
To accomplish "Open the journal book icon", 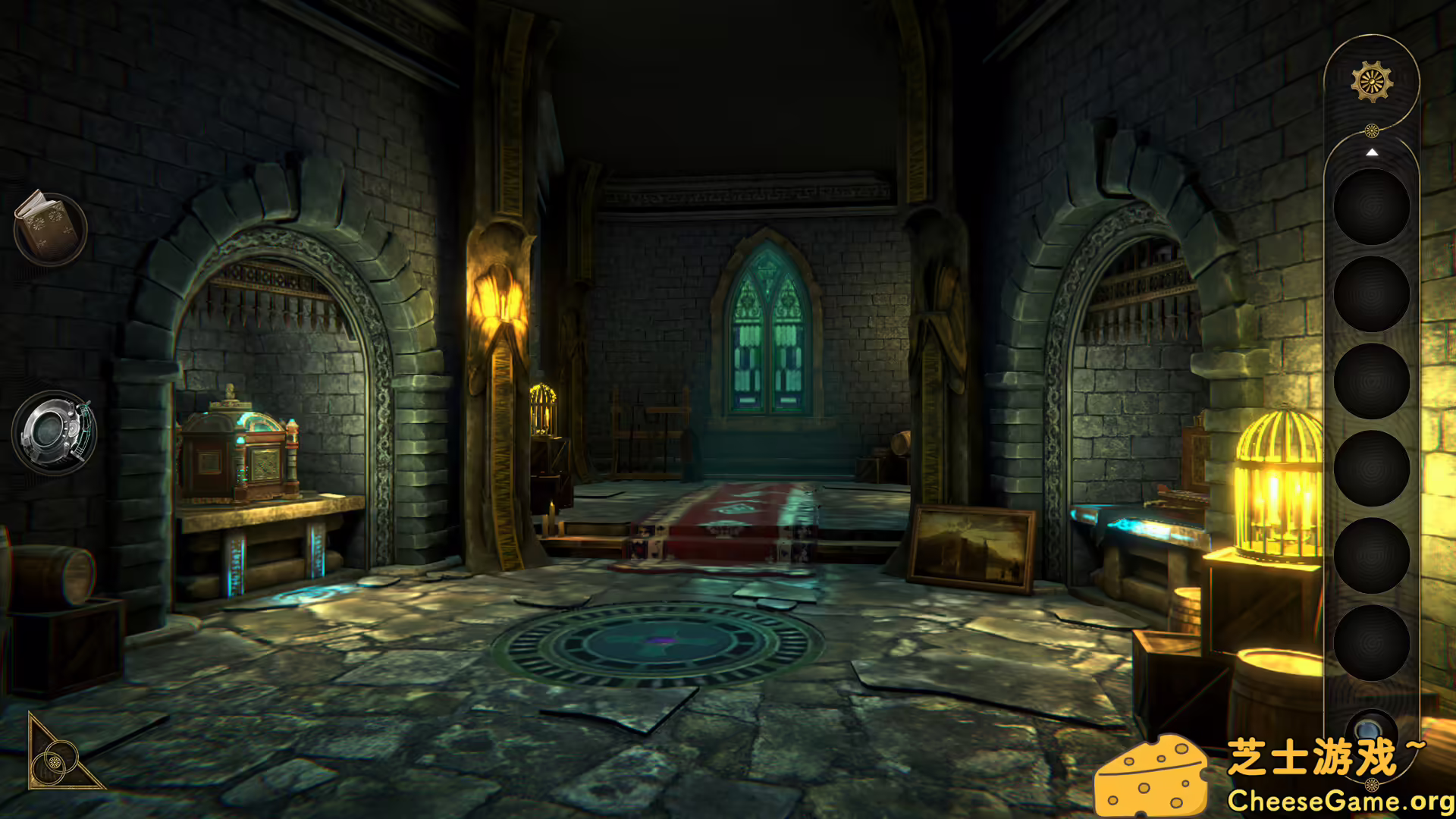I will 49,227.
